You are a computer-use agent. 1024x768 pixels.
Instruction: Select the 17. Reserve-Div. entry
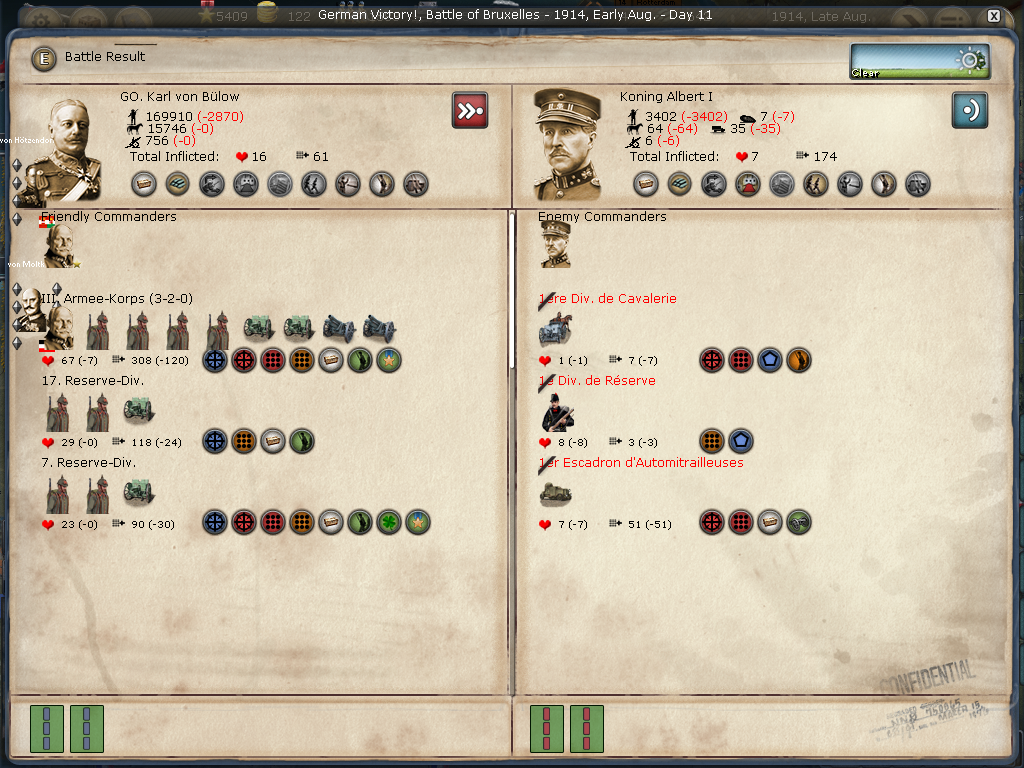93,381
